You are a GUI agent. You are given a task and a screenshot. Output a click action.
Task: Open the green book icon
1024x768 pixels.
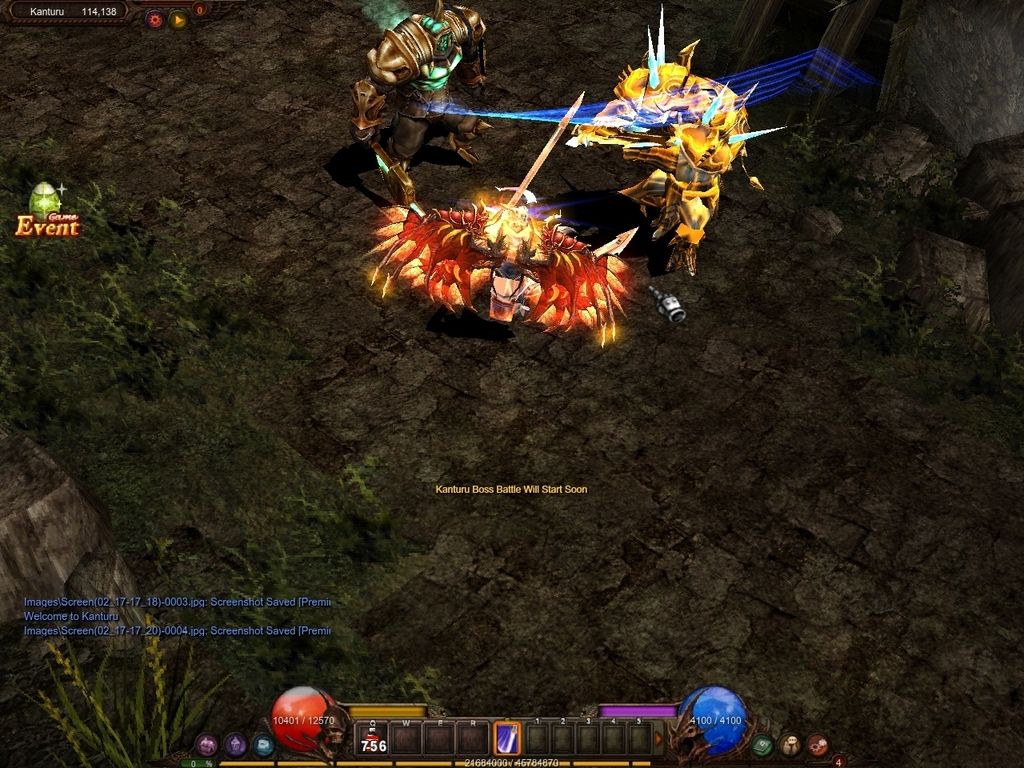tap(763, 744)
